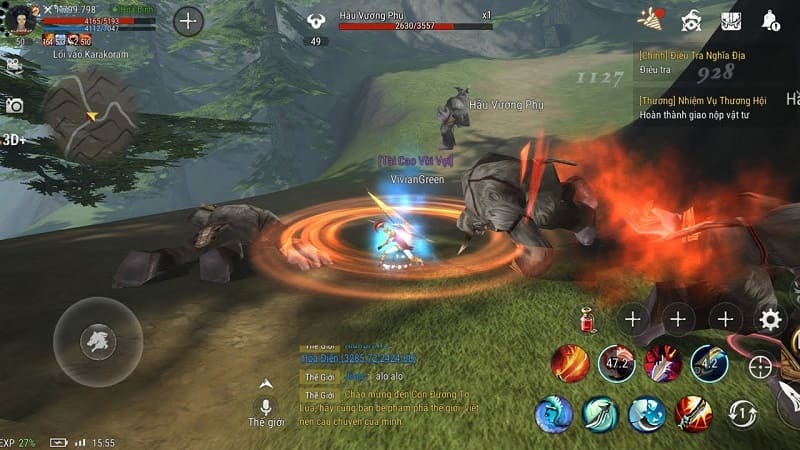Activate the crosshair target lock button
The image size is (800, 450).
(x=761, y=367)
